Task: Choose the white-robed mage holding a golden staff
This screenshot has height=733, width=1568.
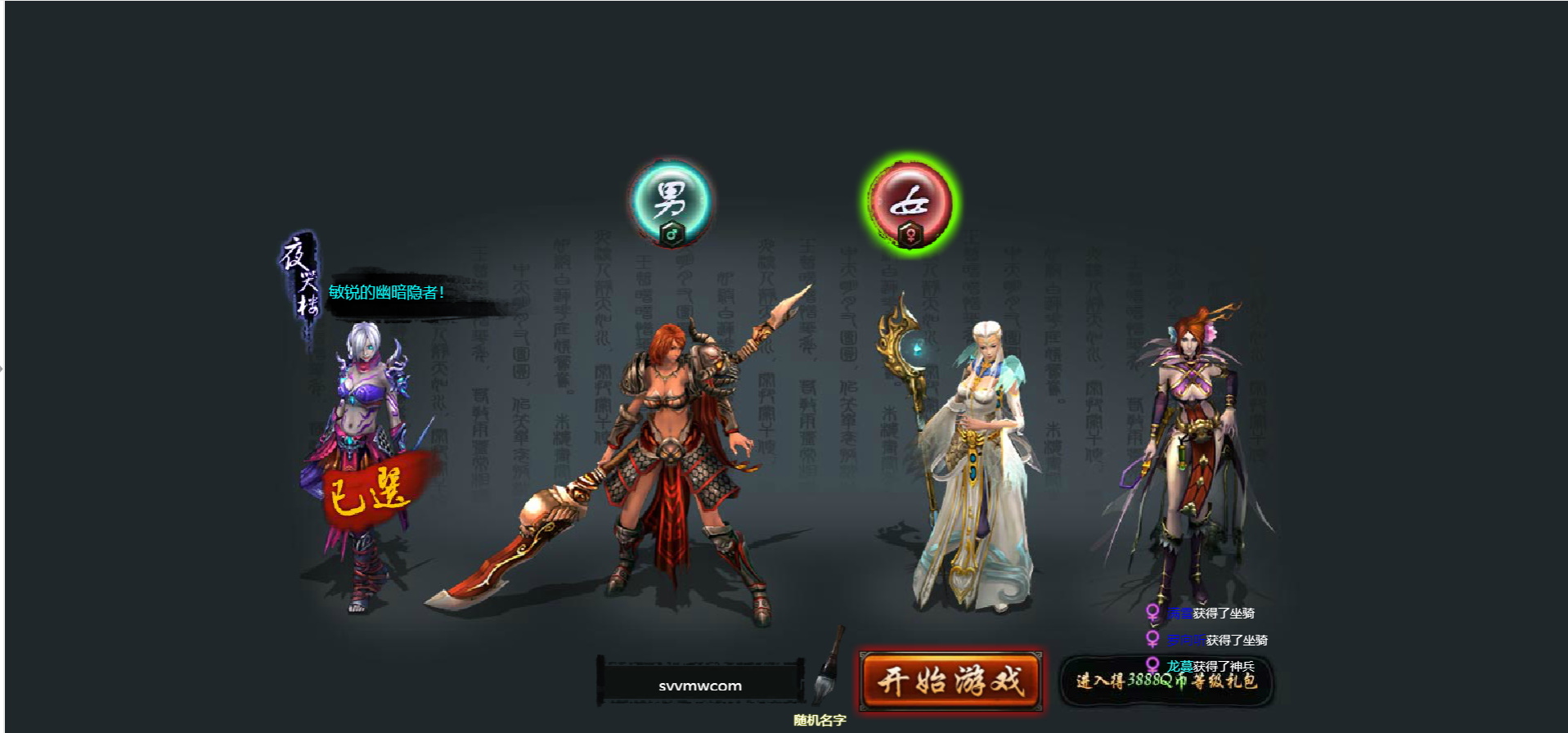Action: 975,466
